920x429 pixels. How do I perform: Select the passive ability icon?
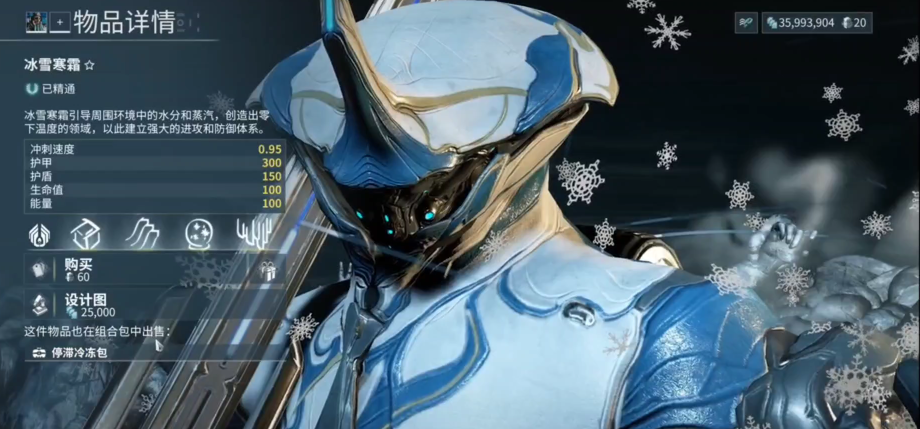38,234
